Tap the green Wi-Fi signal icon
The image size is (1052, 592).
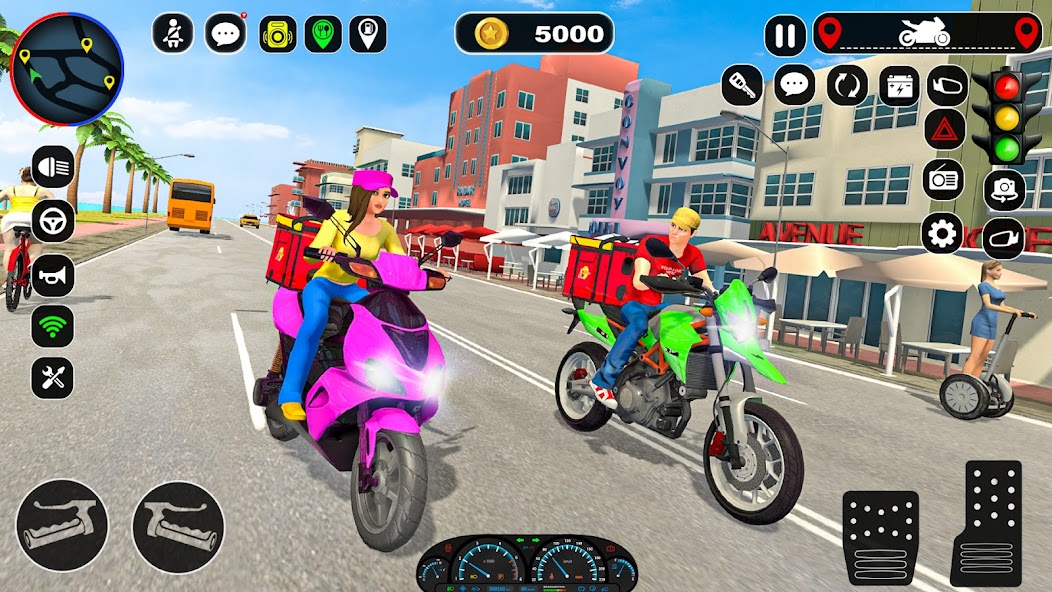coord(53,326)
